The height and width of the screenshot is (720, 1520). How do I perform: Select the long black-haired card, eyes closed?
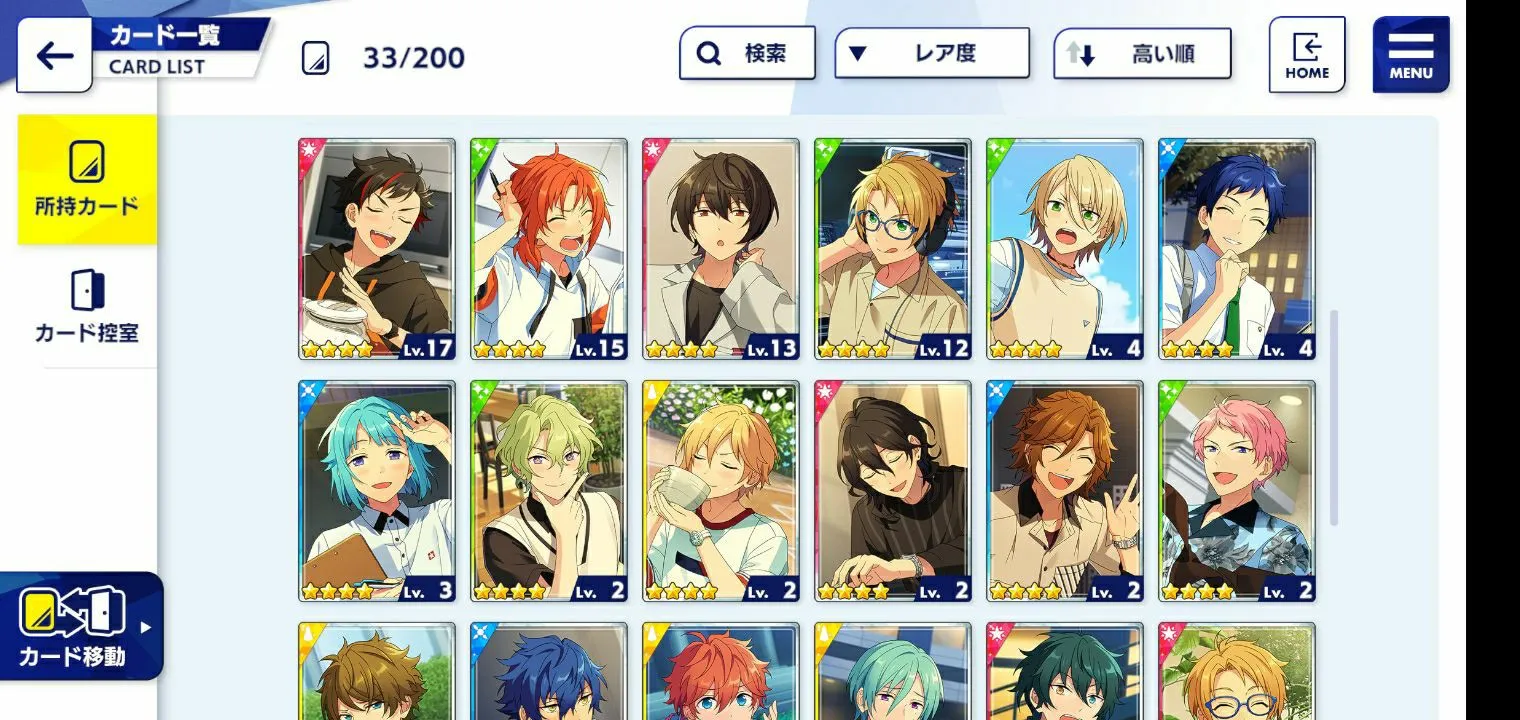[893, 491]
